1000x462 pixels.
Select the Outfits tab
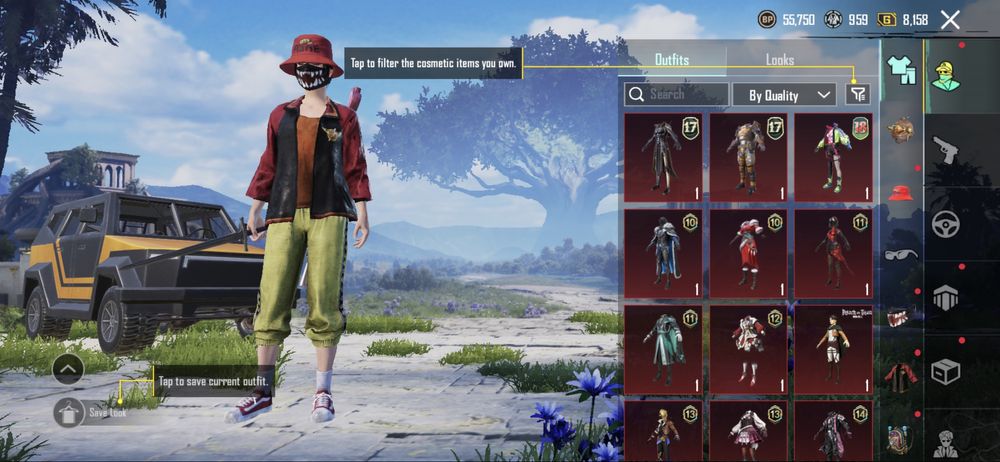[671, 60]
